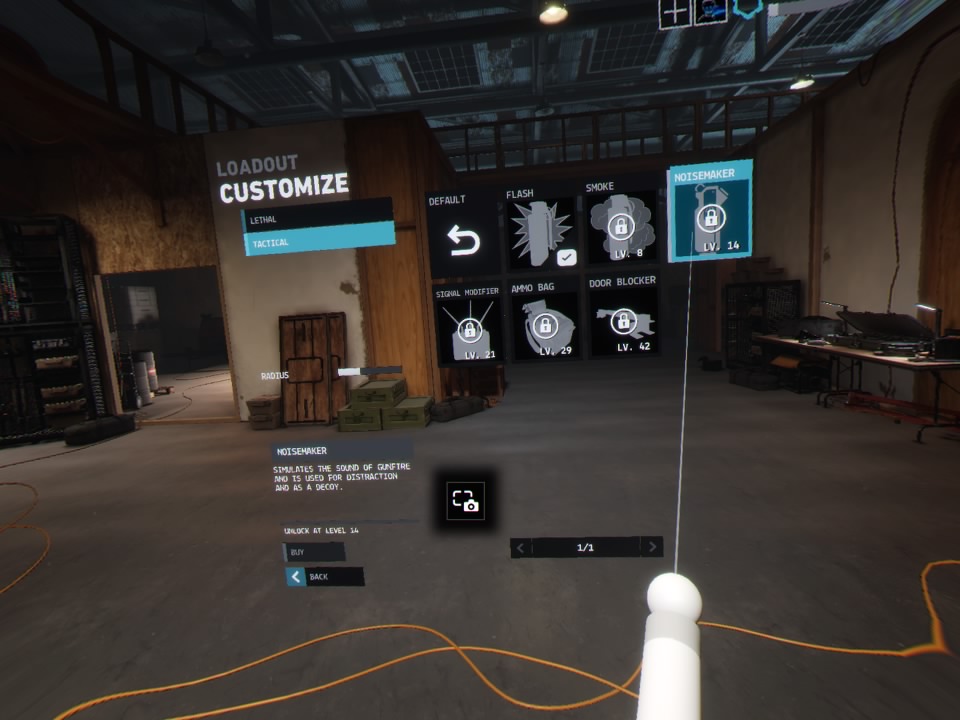This screenshot has height=720, width=960.
Task: Switch to the Lethal category
Action: (x=318, y=218)
